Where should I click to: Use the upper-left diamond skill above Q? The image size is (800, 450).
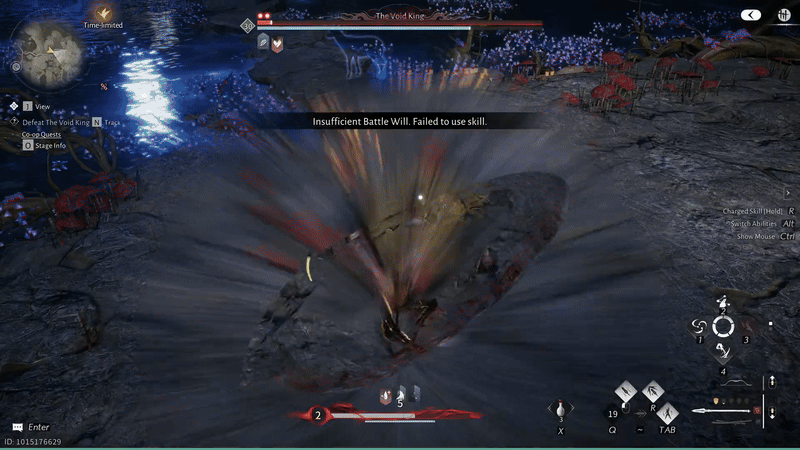[625, 390]
